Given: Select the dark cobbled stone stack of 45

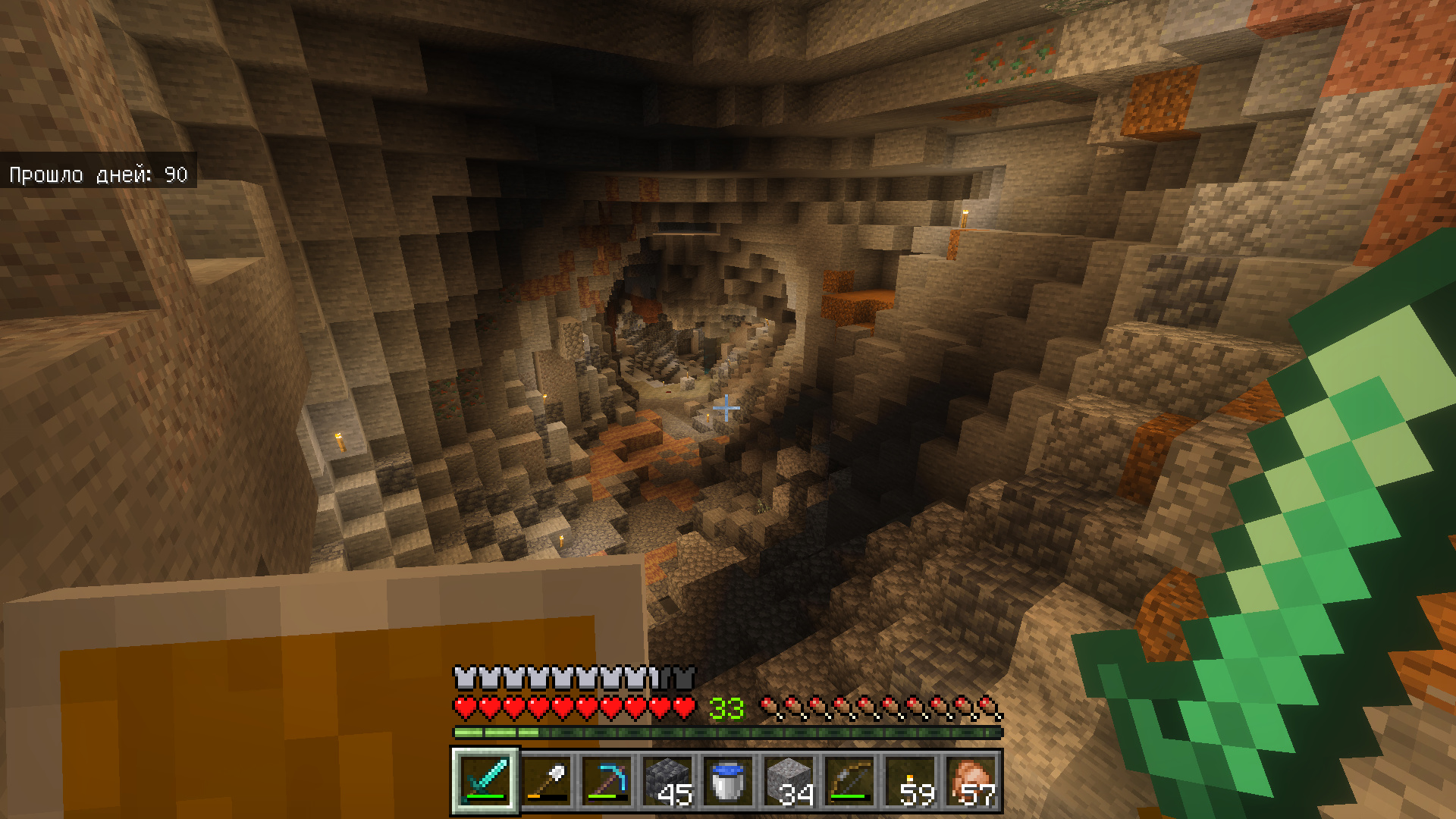Looking at the screenshot, I should [668, 781].
